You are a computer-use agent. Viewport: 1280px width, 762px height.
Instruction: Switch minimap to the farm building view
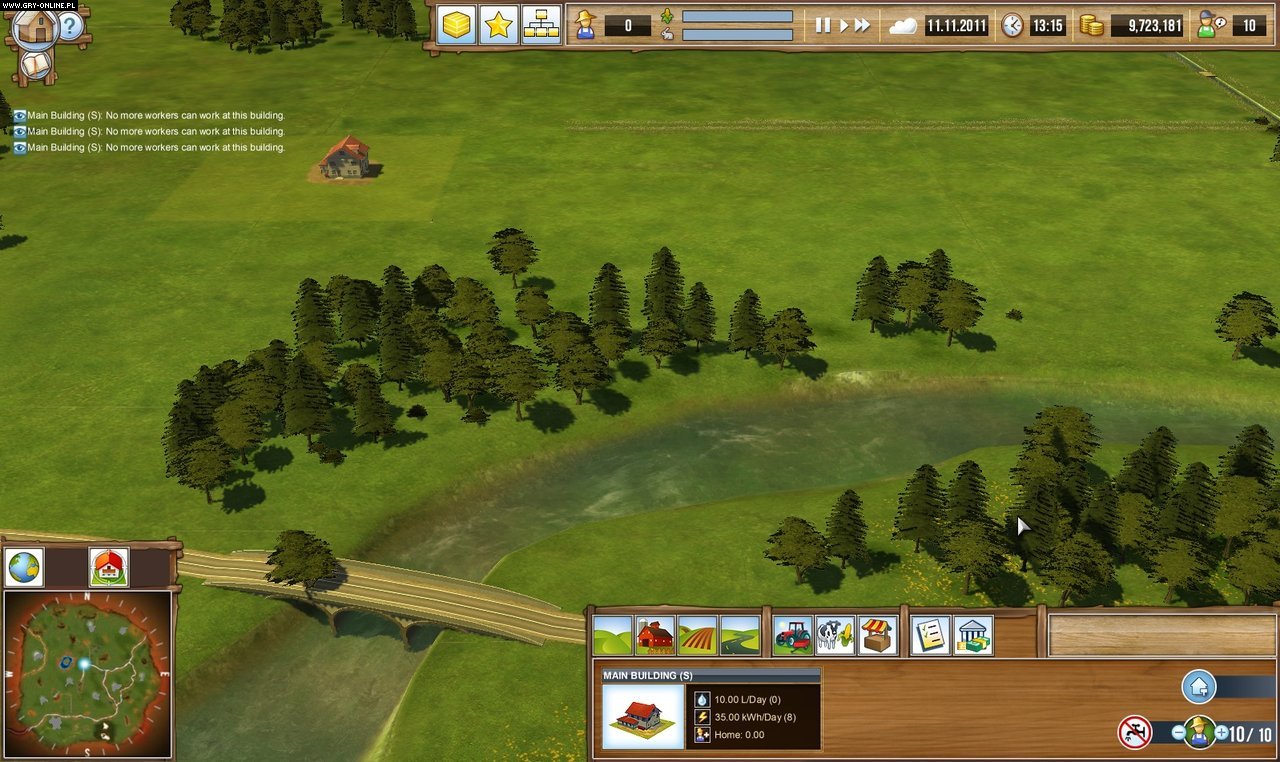click(x=107, y=567)
